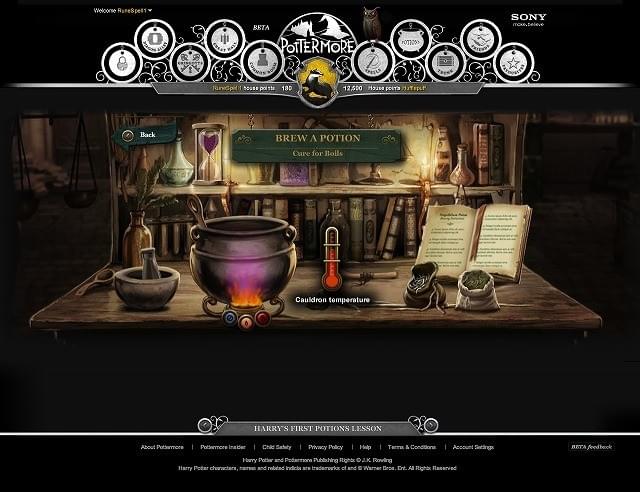640x492 pixels.
Task: Click the padlock medallion in the navigation
Action: click(121, 63)
